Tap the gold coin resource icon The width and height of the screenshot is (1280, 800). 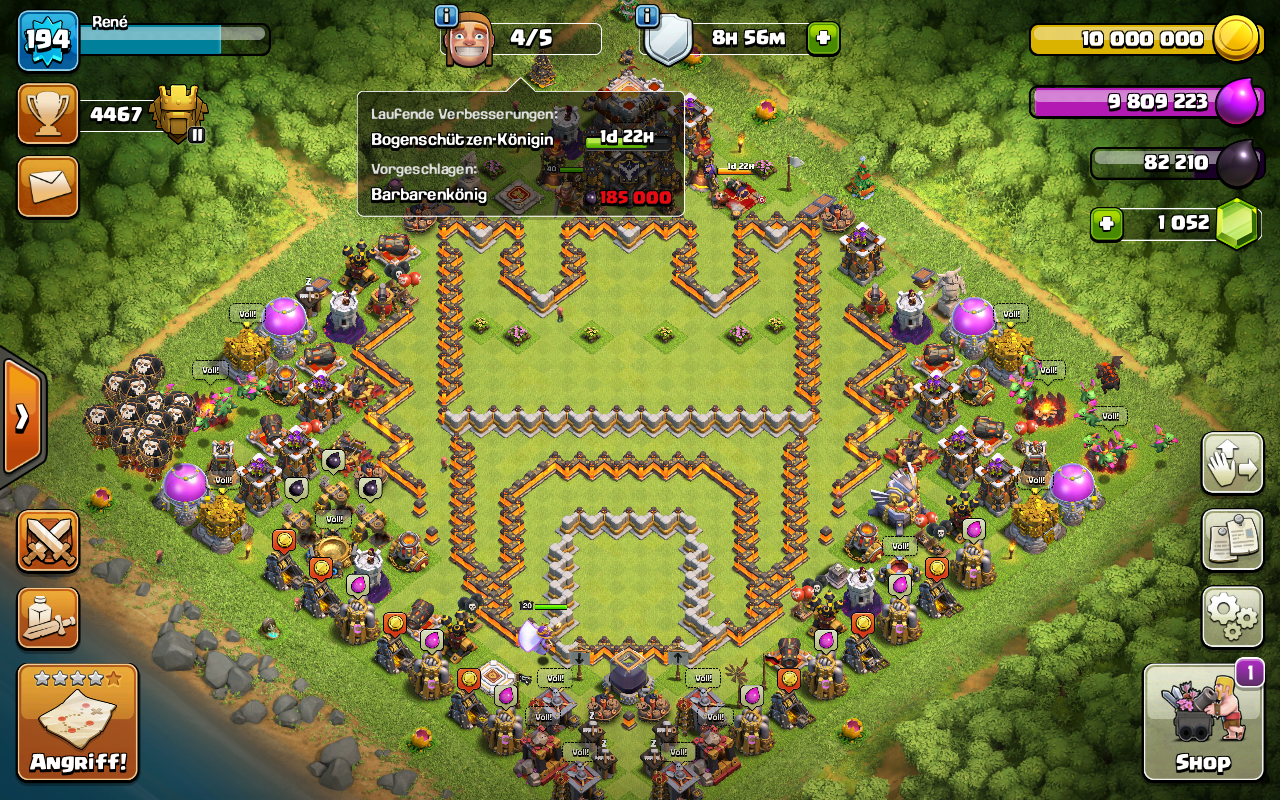[1235, 39]
